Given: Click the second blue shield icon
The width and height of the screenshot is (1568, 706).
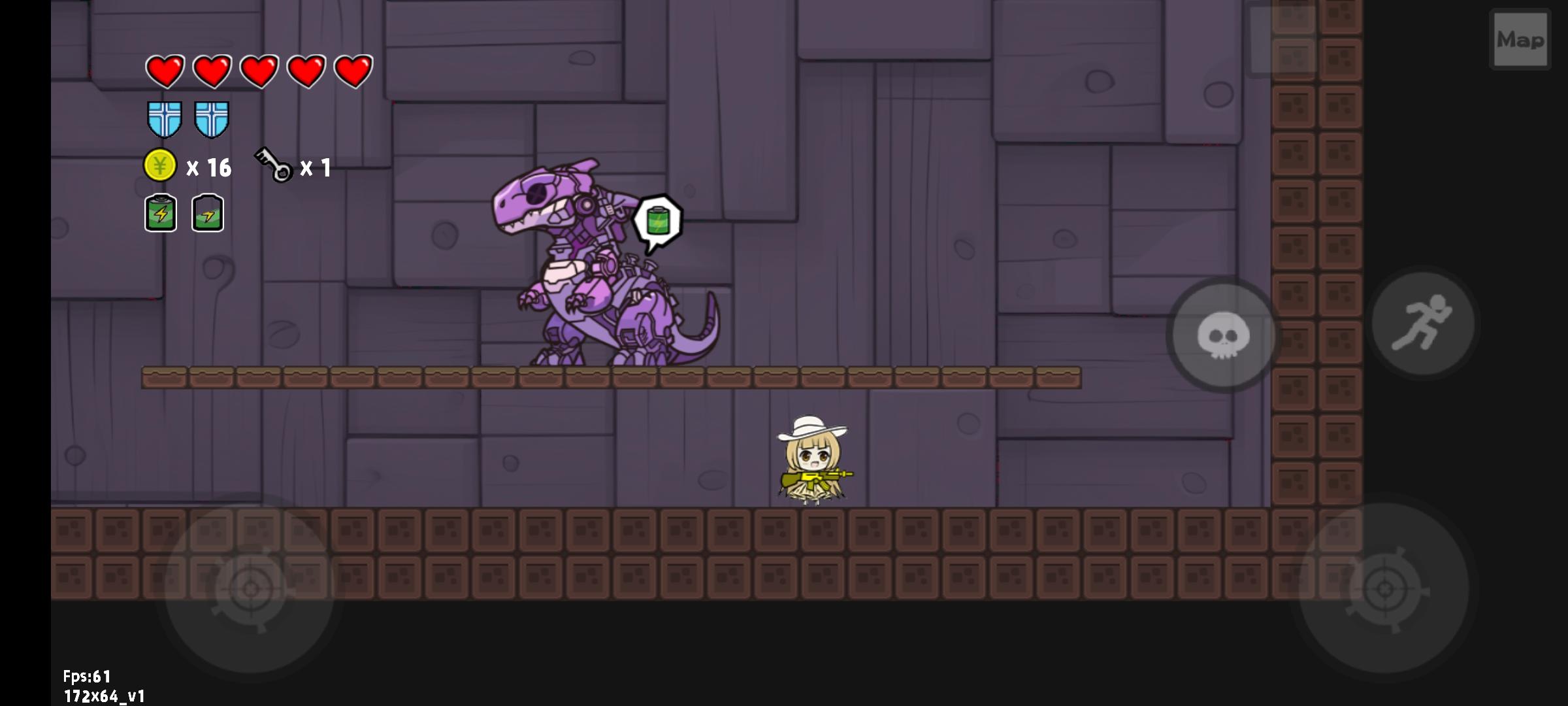Looking at the screenshot, I should click(210, 120).
